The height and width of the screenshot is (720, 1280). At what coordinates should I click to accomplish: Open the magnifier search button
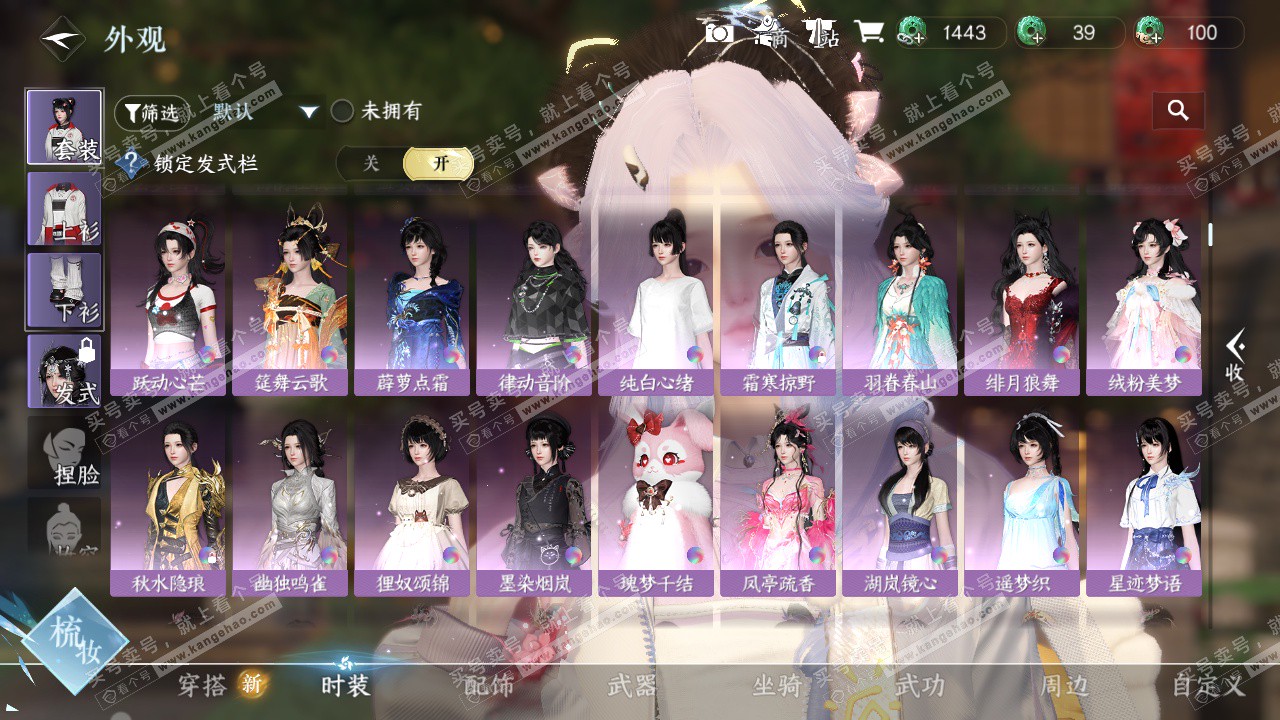coord(1178,111)
